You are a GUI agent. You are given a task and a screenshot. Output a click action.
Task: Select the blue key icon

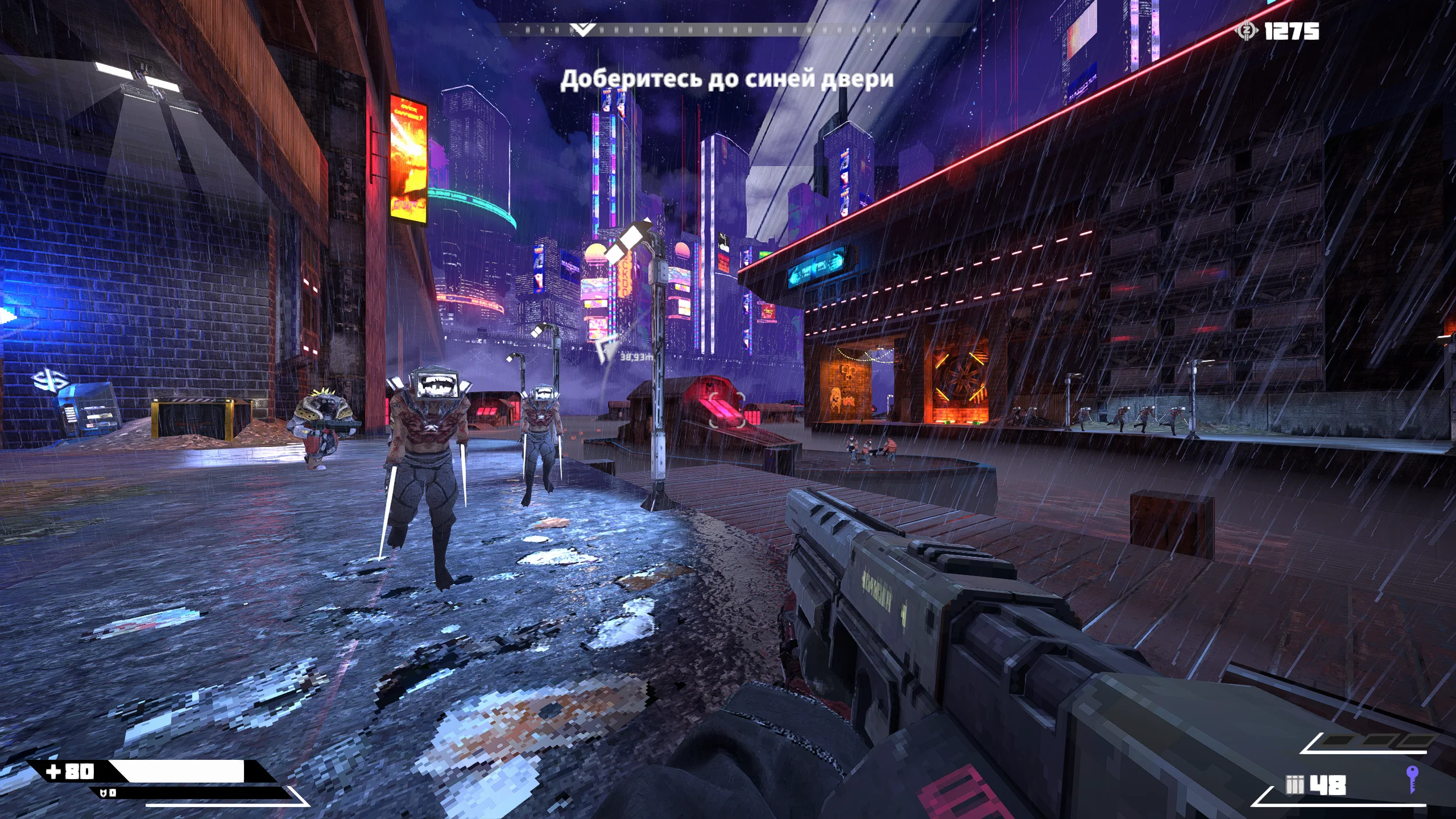pyautogui.click(x=1411, y=778)
